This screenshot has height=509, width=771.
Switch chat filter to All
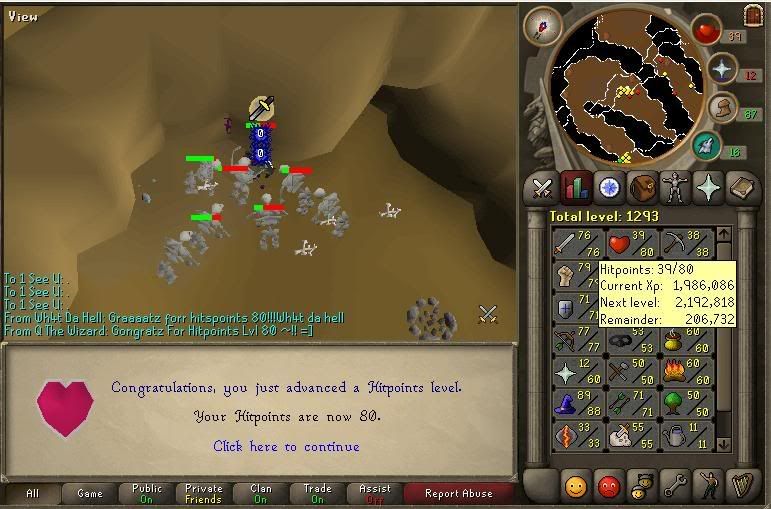pos(33,493)
